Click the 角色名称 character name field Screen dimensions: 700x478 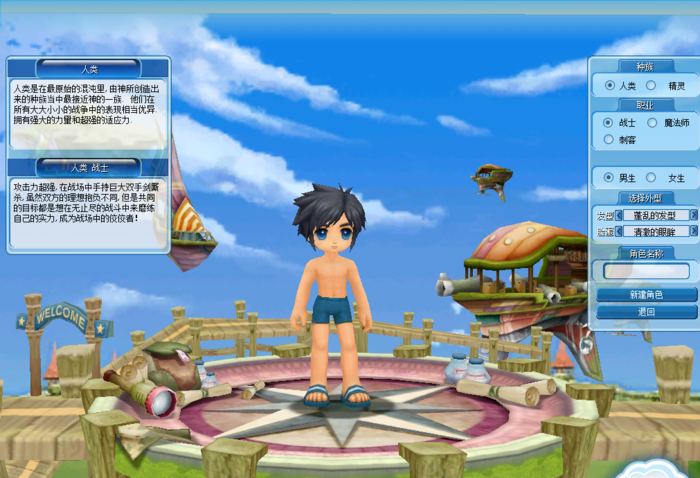coord(646,271)
